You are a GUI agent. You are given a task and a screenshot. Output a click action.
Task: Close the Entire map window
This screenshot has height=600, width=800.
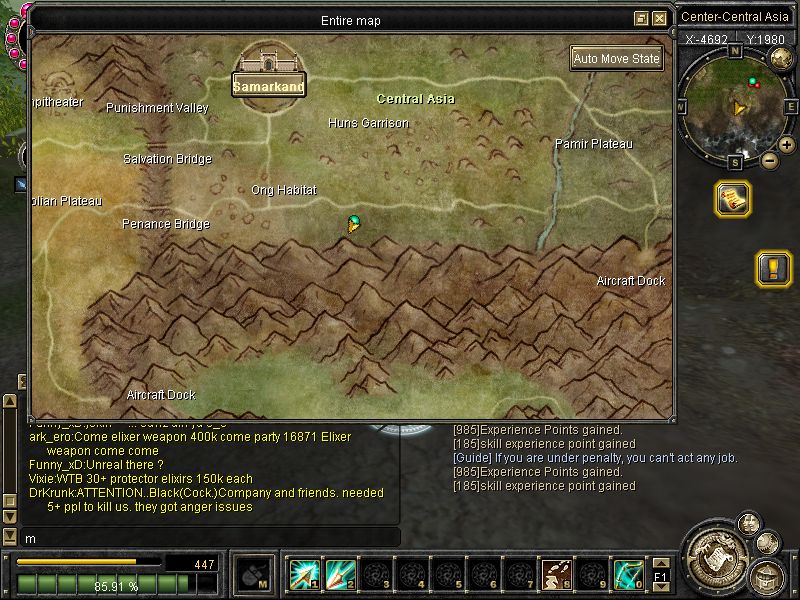point(659,19)
